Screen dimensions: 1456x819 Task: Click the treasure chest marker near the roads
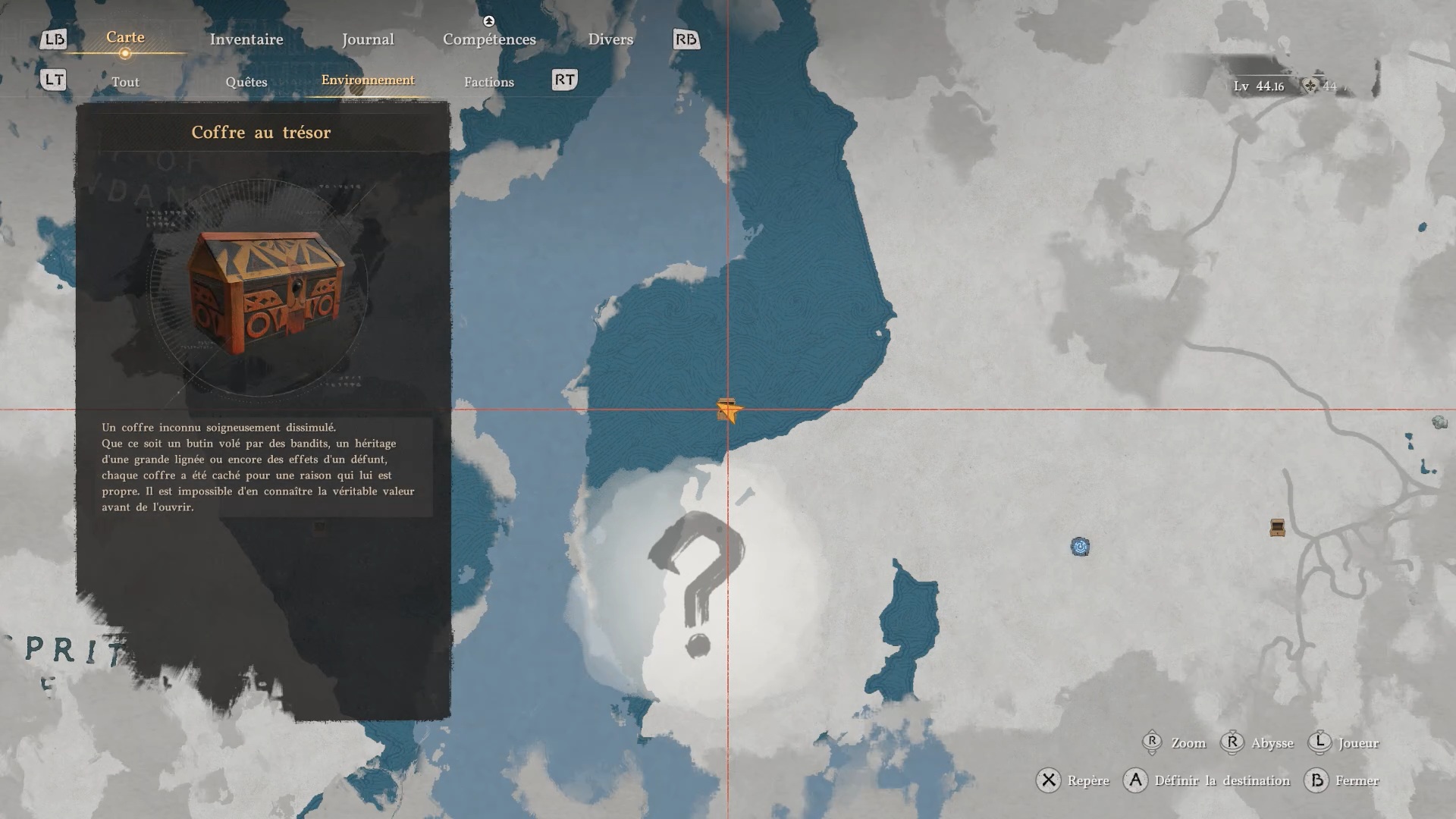1277,528
